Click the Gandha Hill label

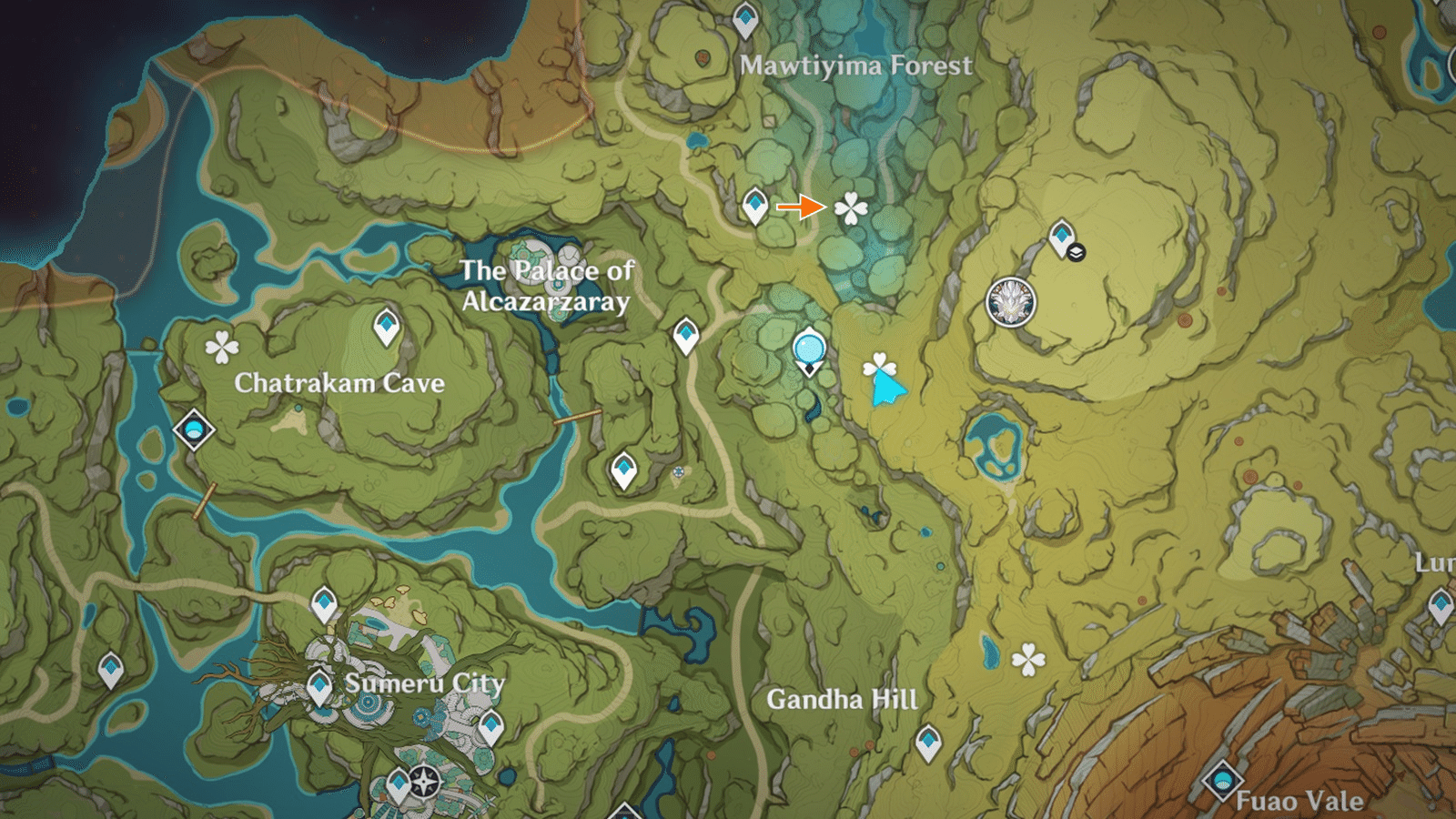pyautogui.click(x=842, y=701)
